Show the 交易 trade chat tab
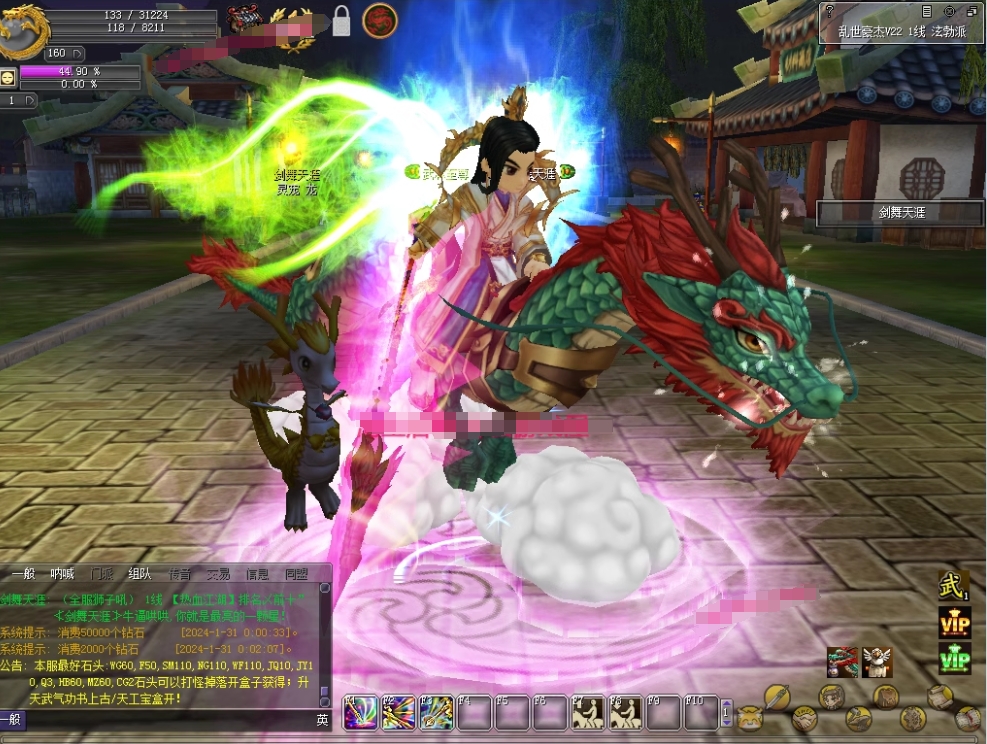 pyautogui.click(x=218, y=574)
